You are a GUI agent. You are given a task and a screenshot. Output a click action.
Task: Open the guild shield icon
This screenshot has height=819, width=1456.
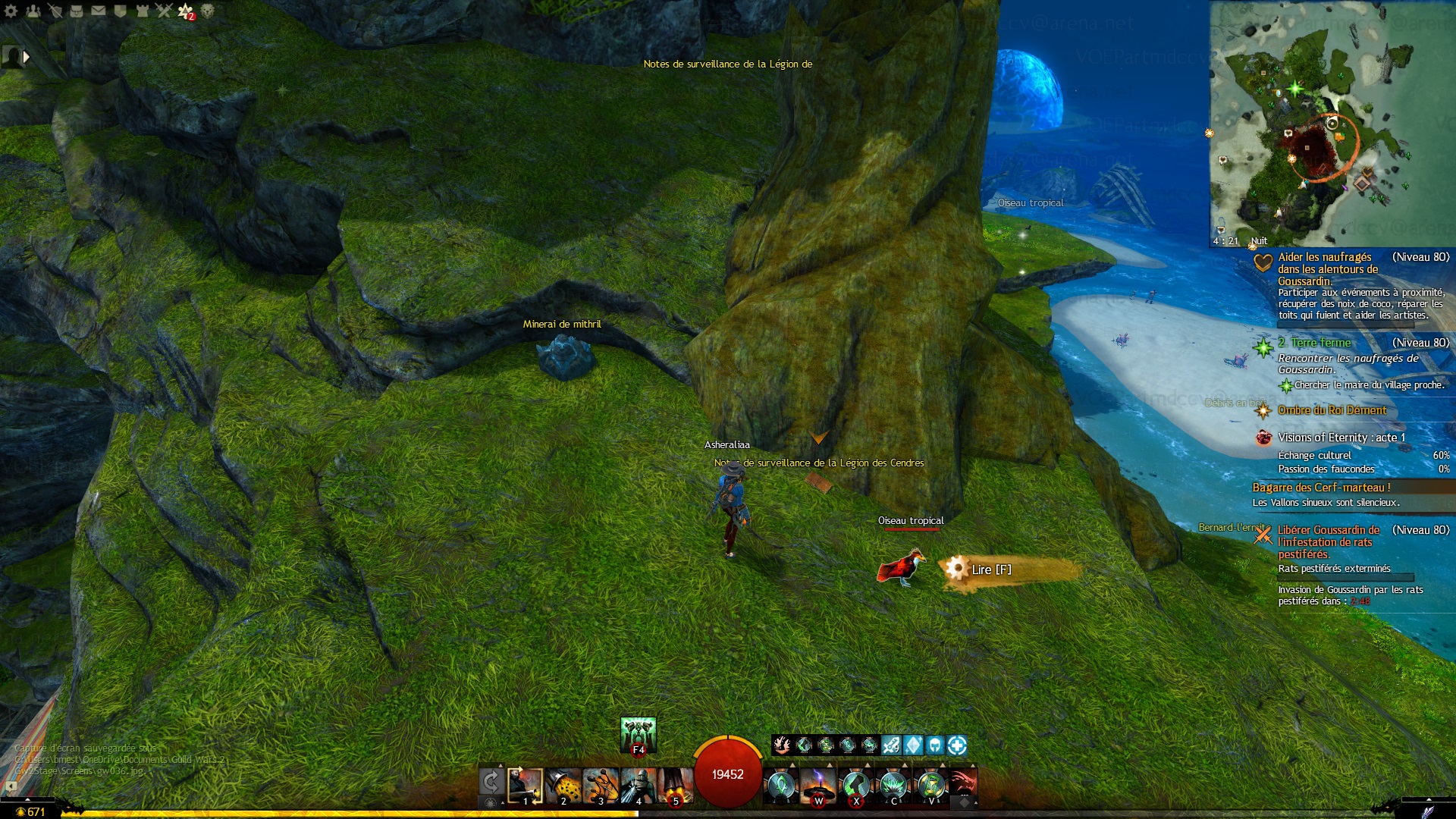pos(120,11)
